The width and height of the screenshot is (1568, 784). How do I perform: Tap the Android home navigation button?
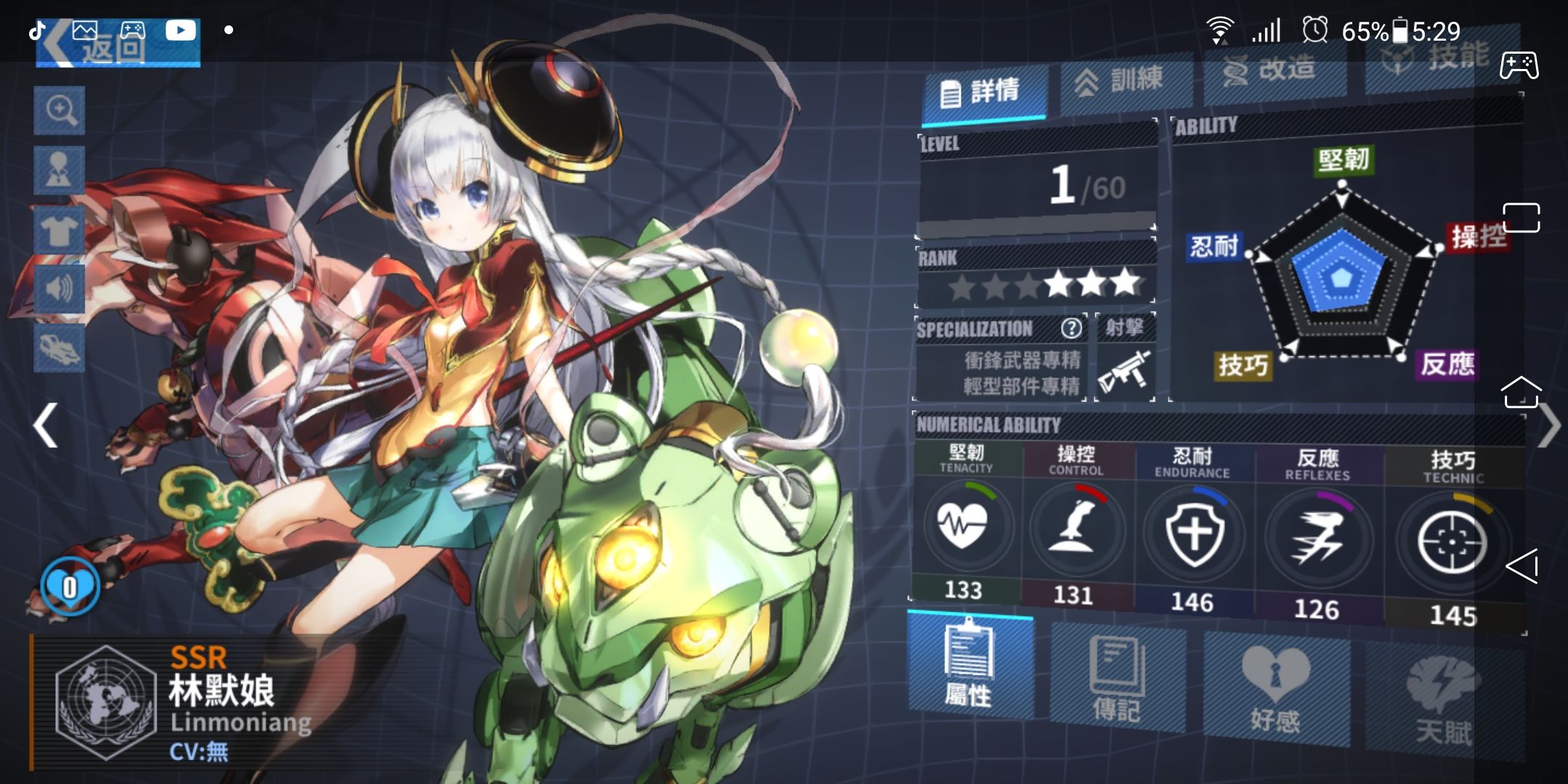point(1521,393)
